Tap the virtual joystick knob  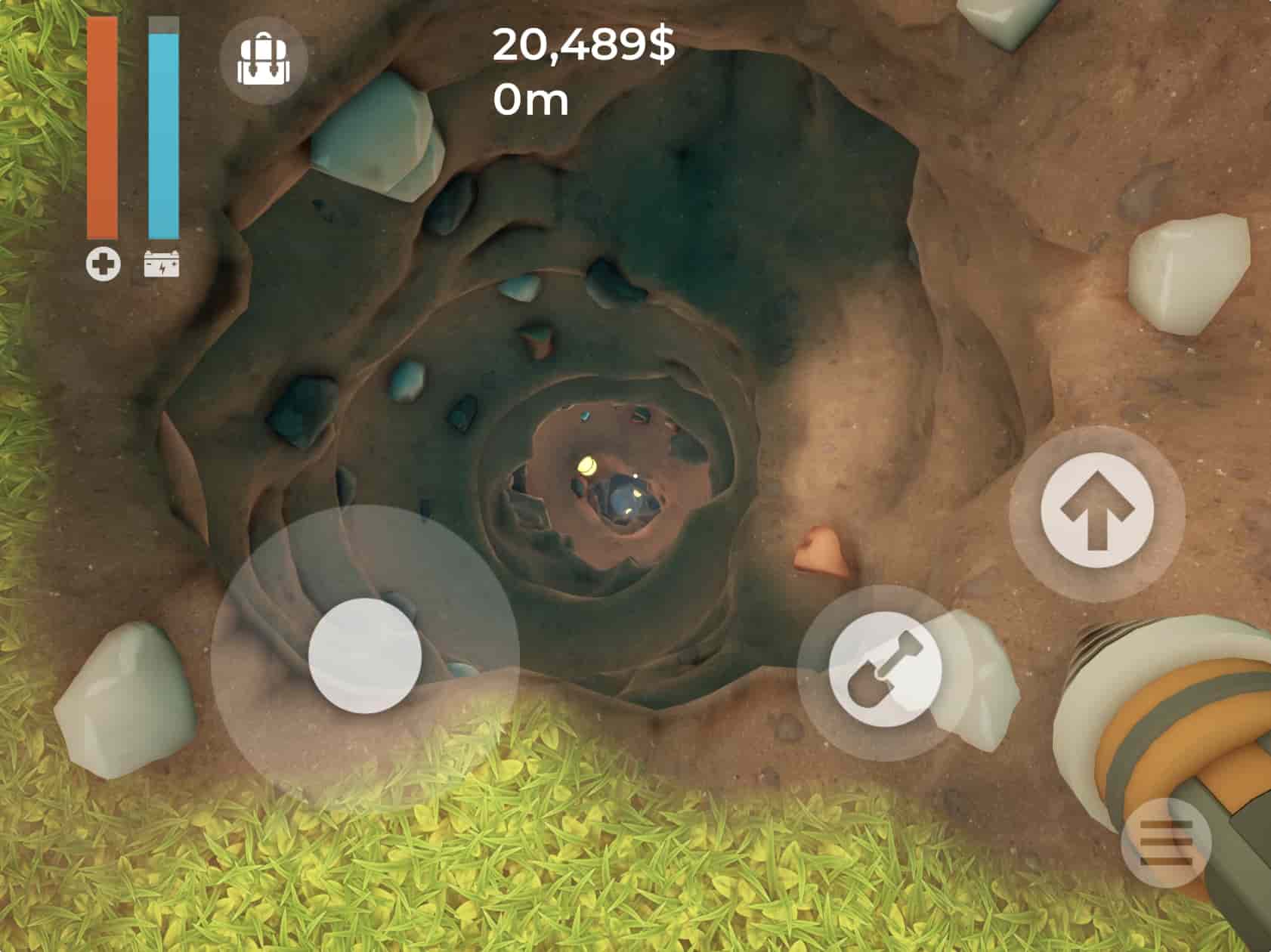[365, 656]
